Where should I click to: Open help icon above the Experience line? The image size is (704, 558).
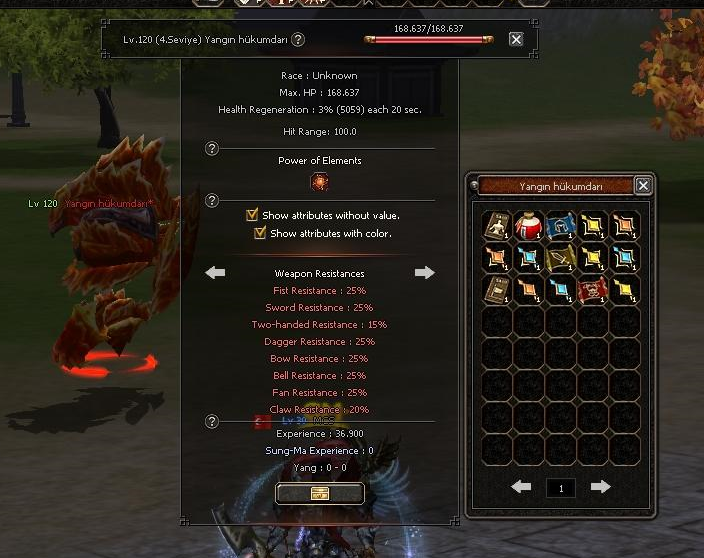click(x=212, y=422)
